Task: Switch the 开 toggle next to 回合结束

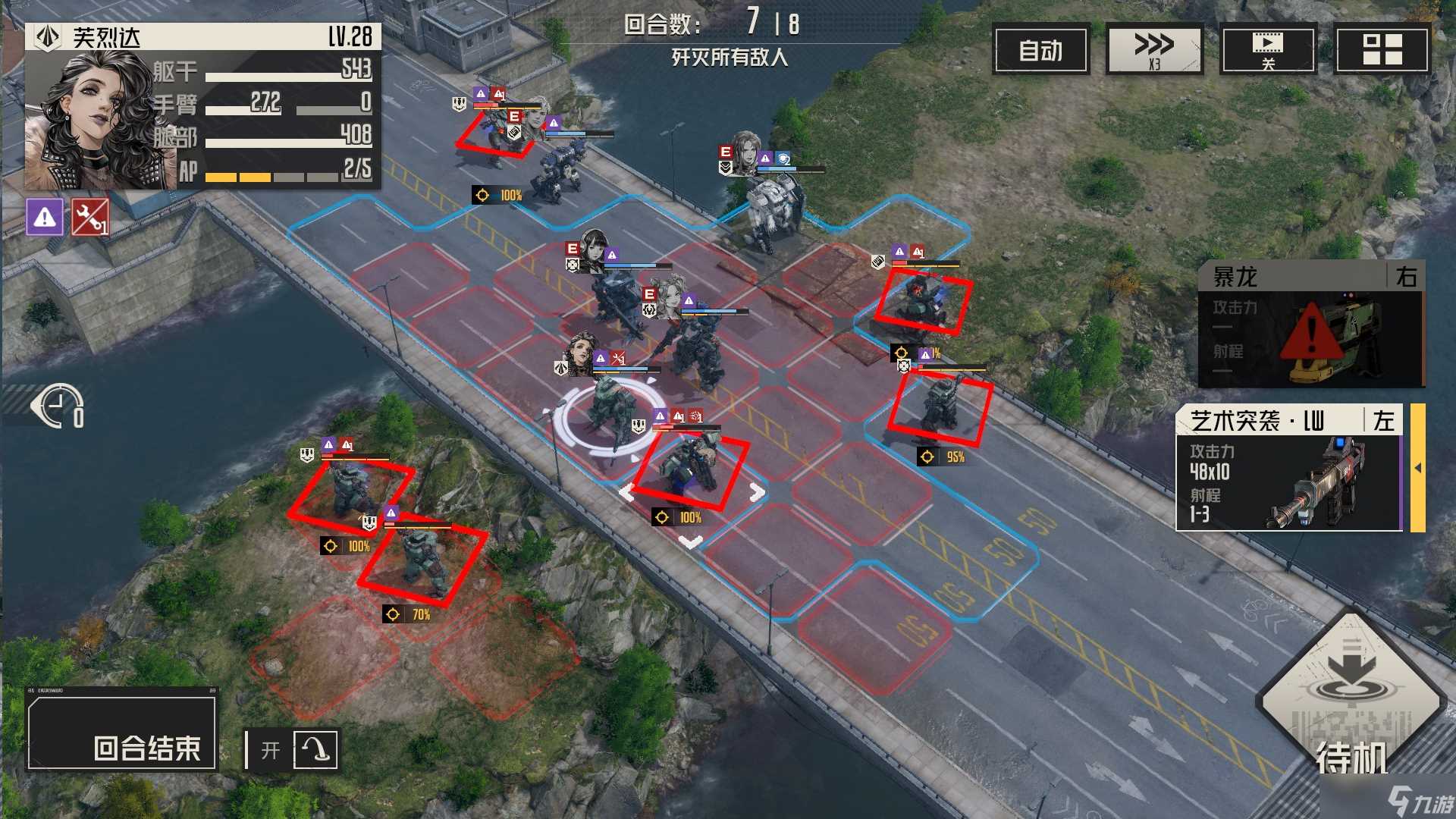Action: click(x=271, y=748)
